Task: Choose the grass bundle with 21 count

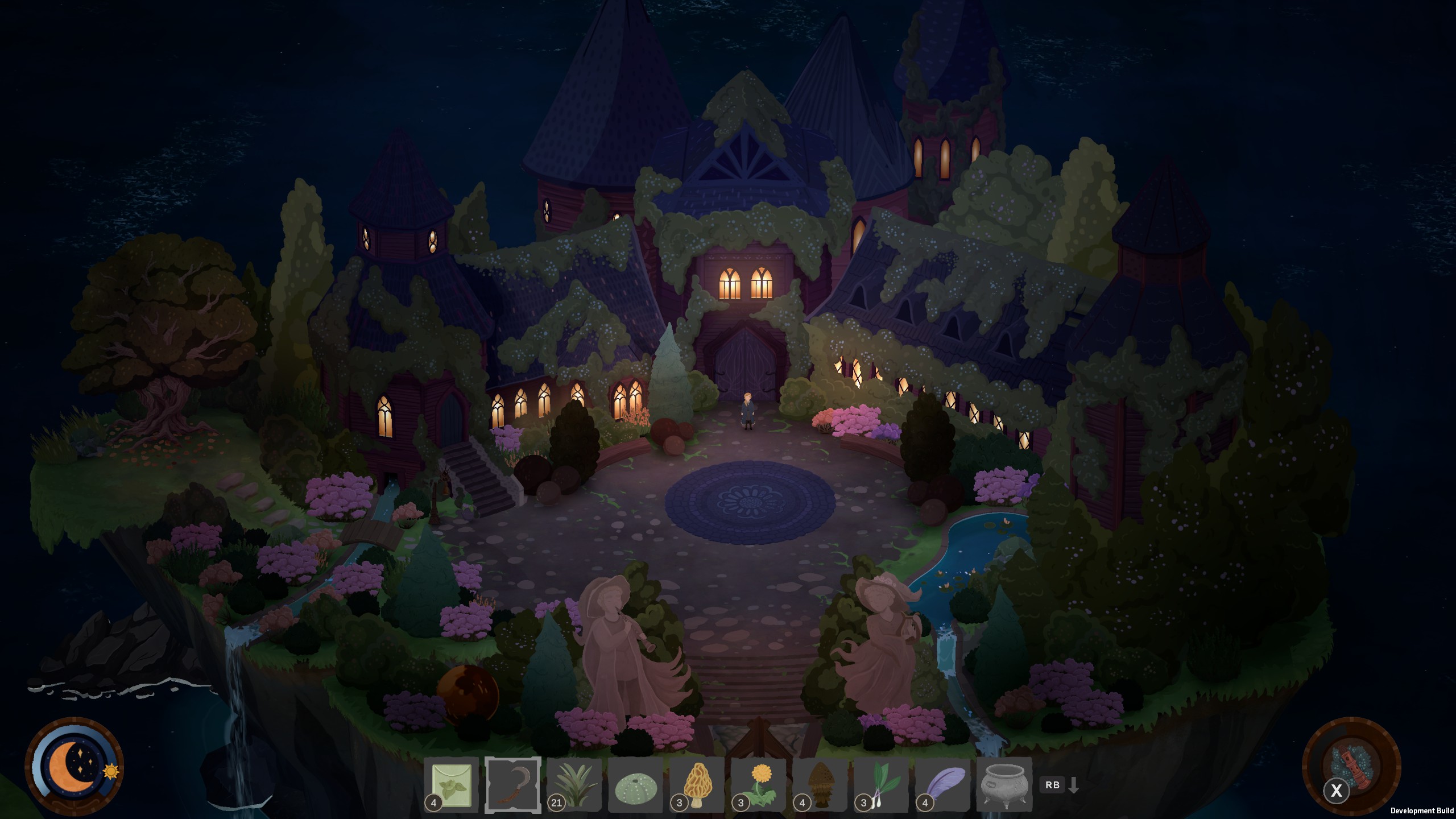Action: (x=574, y=785)
